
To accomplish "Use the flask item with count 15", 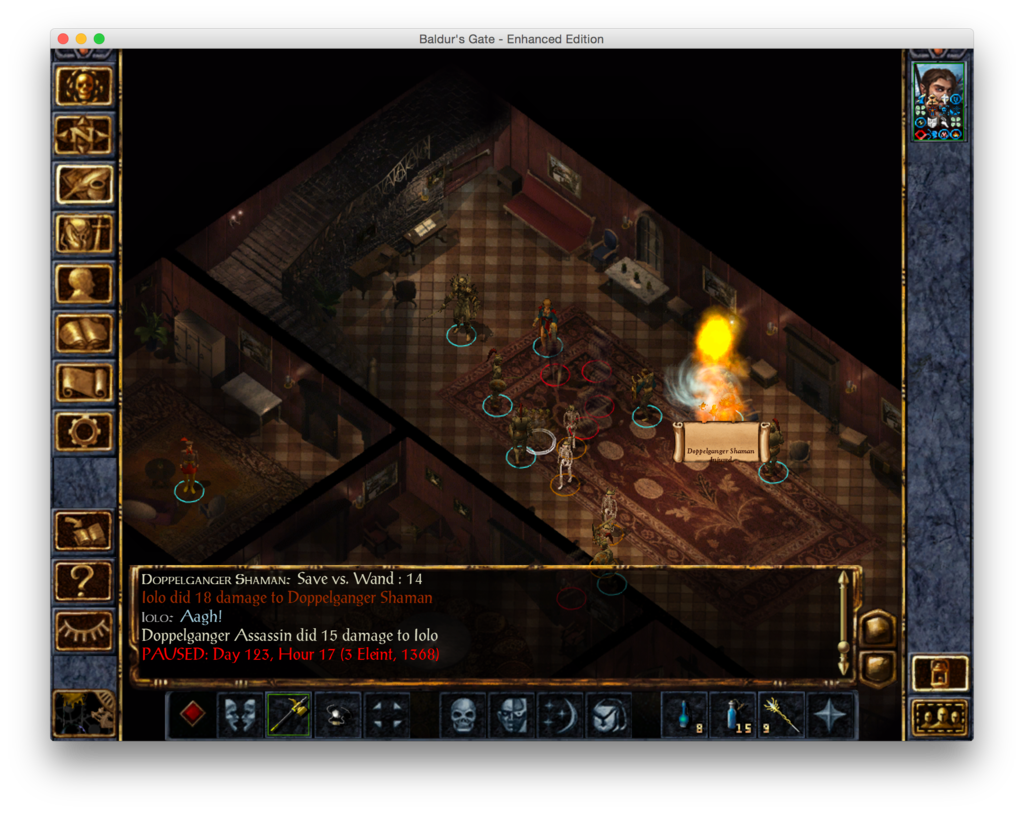I will 733,714.
